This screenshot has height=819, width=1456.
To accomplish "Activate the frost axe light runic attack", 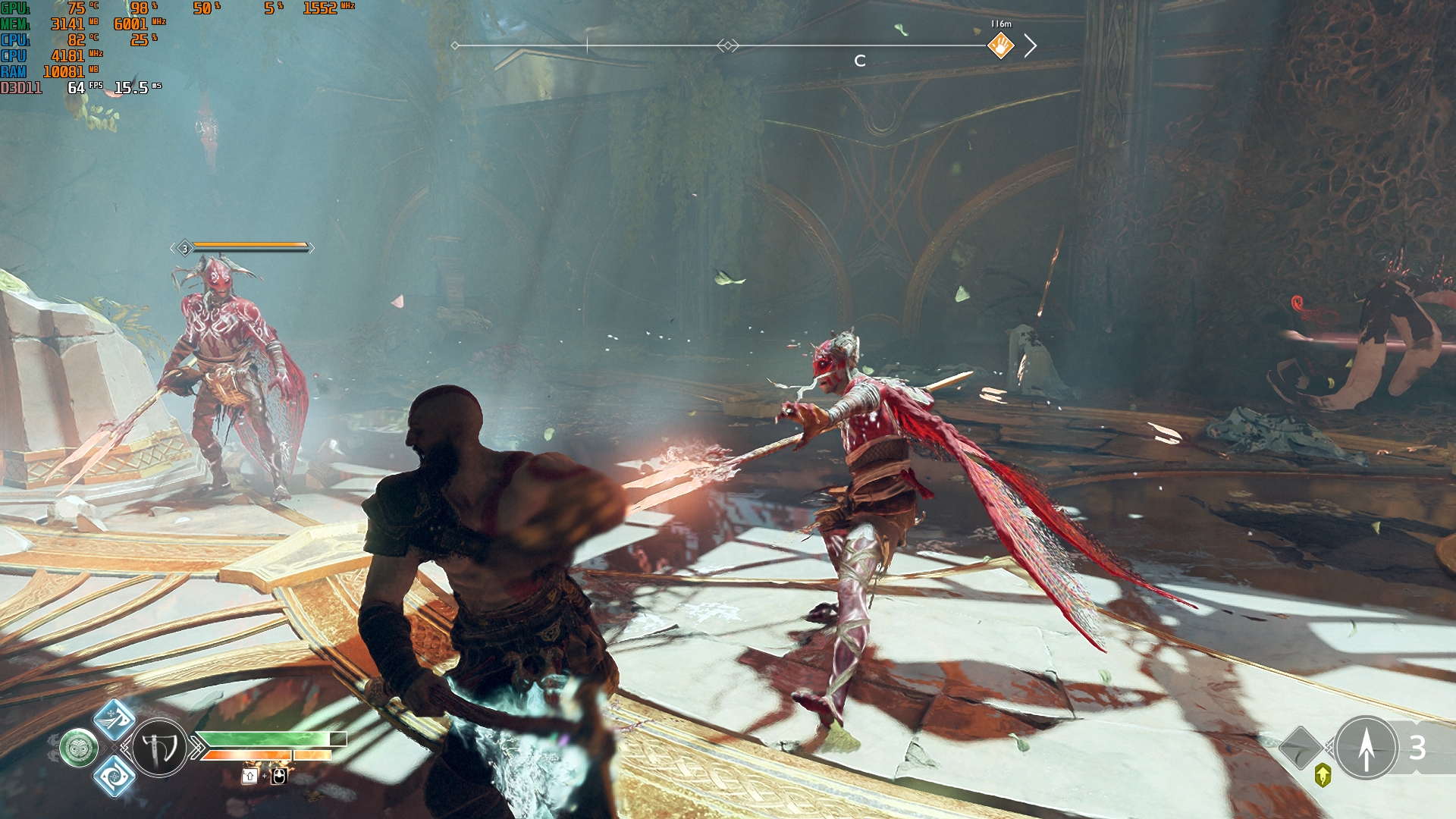I will click(x=115, y=718).
